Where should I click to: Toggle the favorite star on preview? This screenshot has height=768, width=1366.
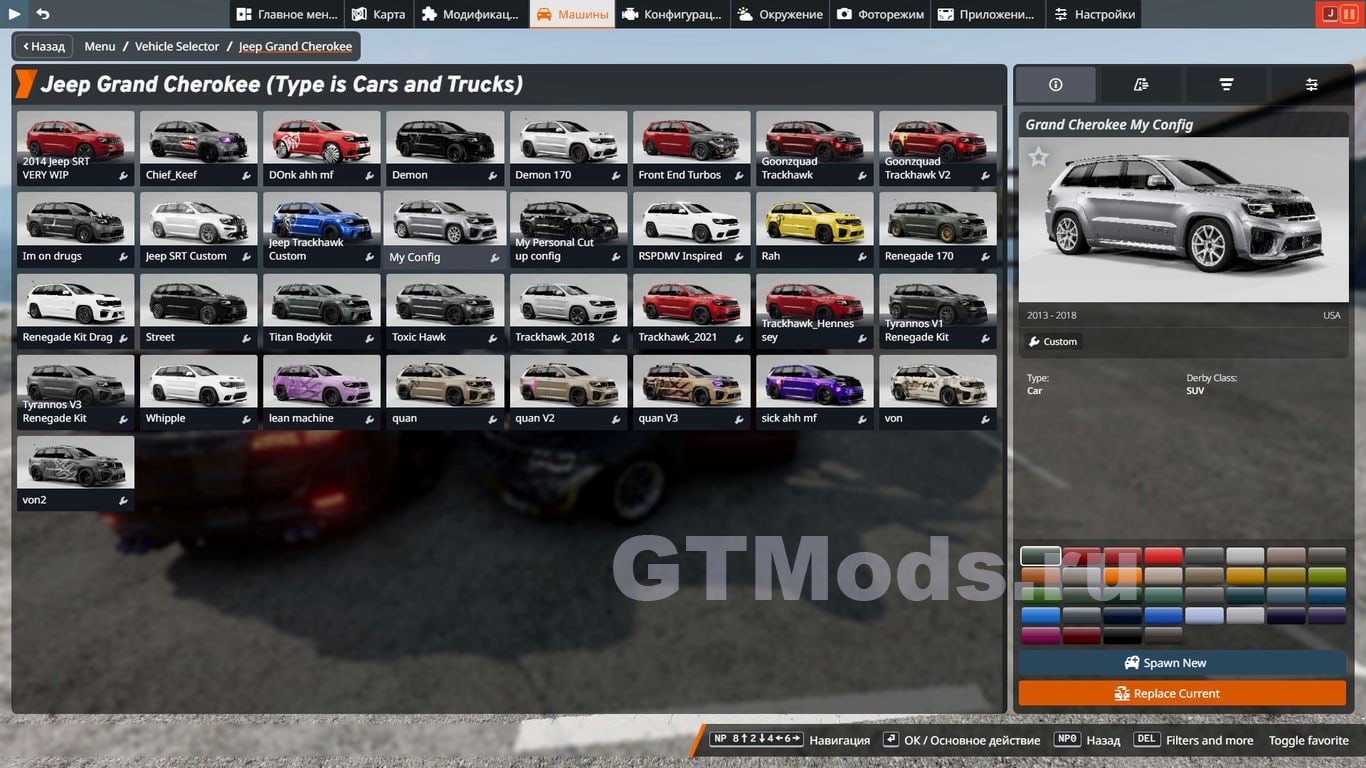(1039, 157)
